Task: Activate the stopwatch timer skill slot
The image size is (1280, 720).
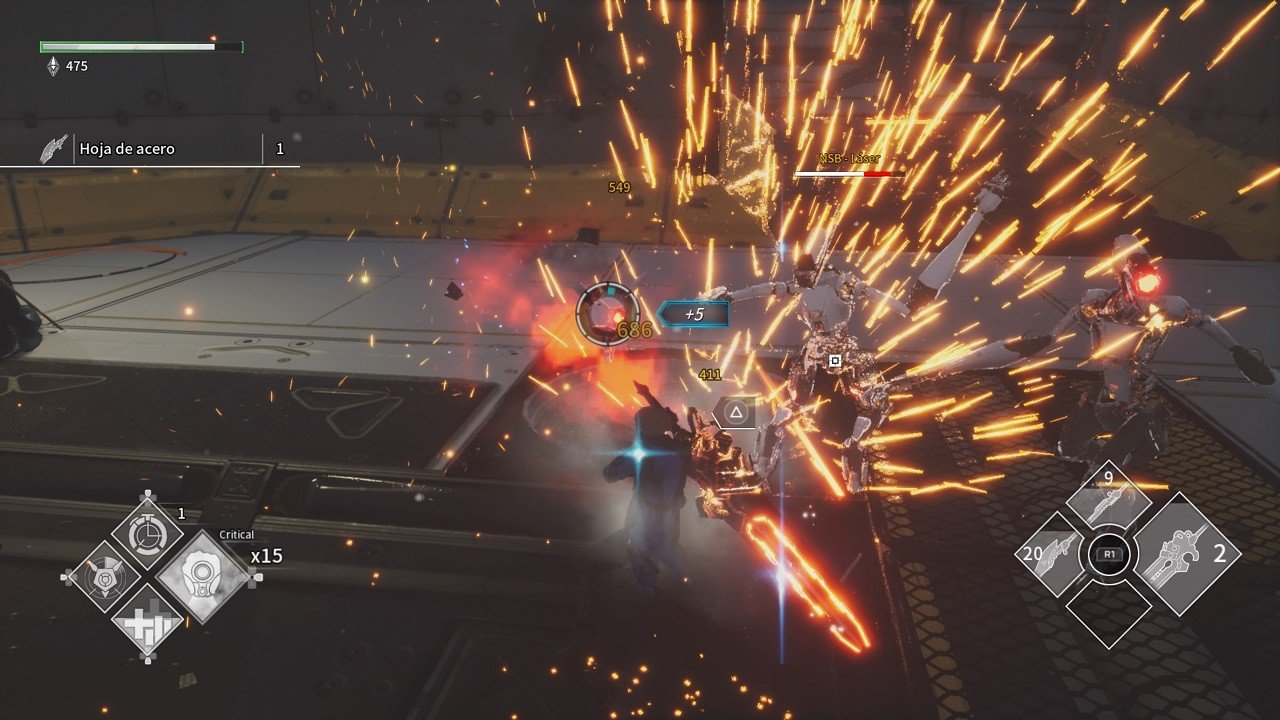Action: tap(147, 534)
